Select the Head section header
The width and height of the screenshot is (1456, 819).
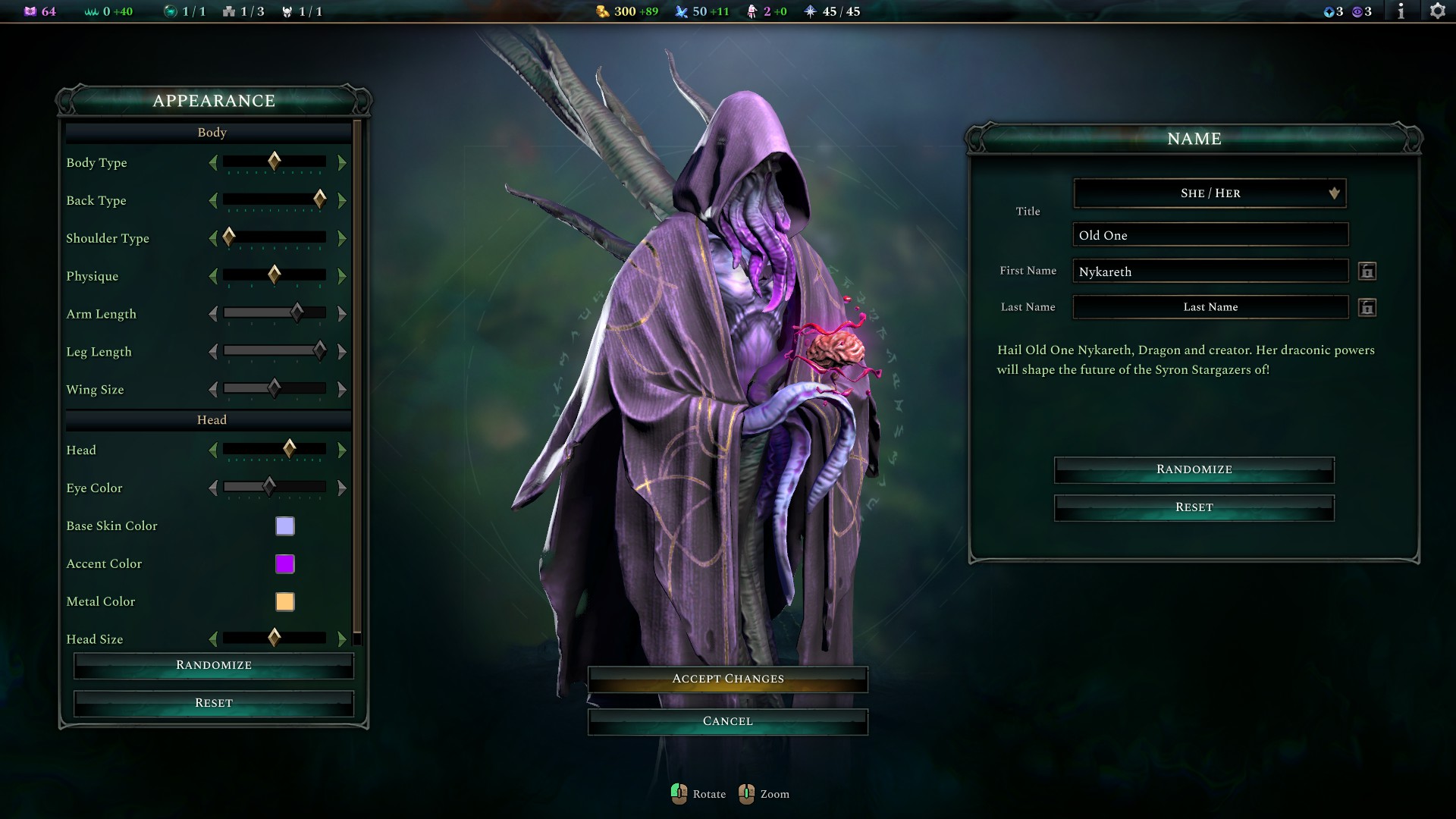click(211, 419)
